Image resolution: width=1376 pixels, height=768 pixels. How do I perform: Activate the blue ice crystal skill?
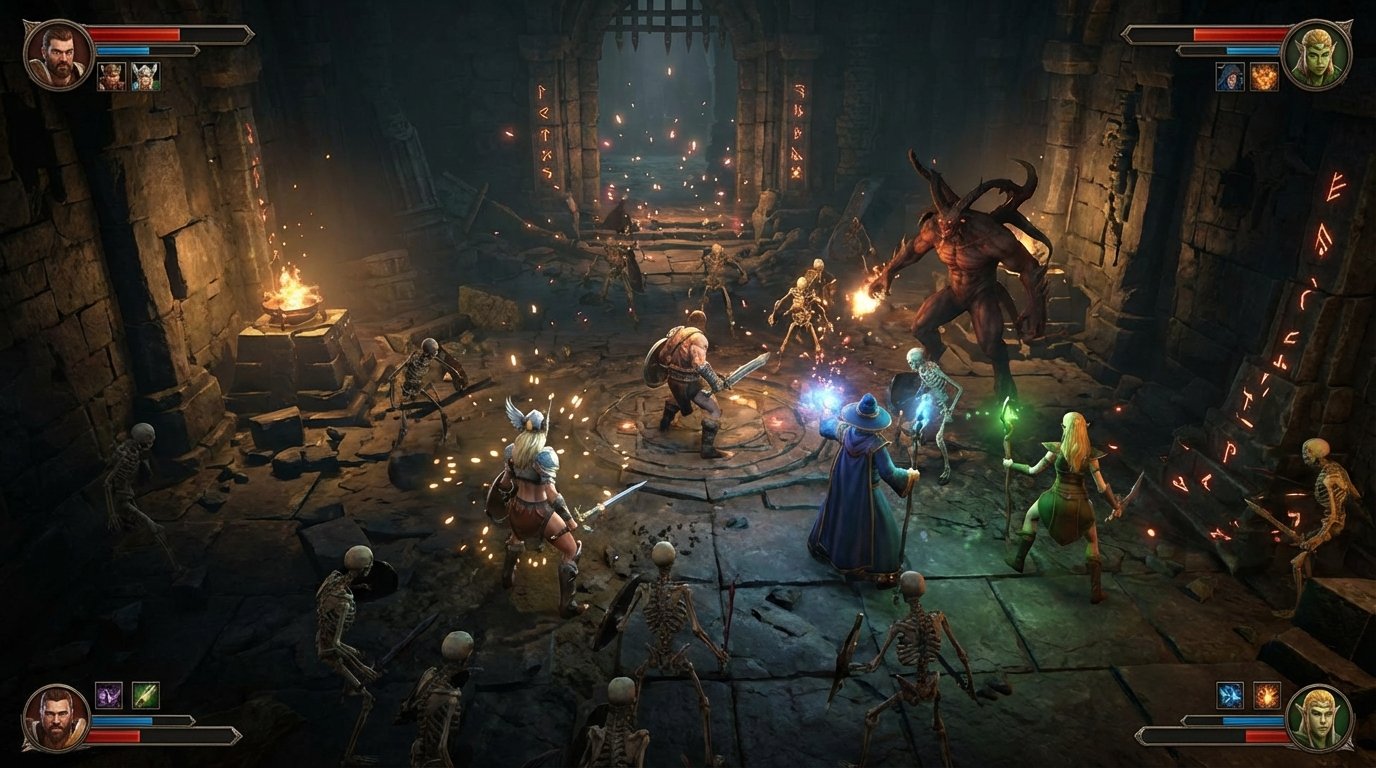click(x=1230, y=694)
